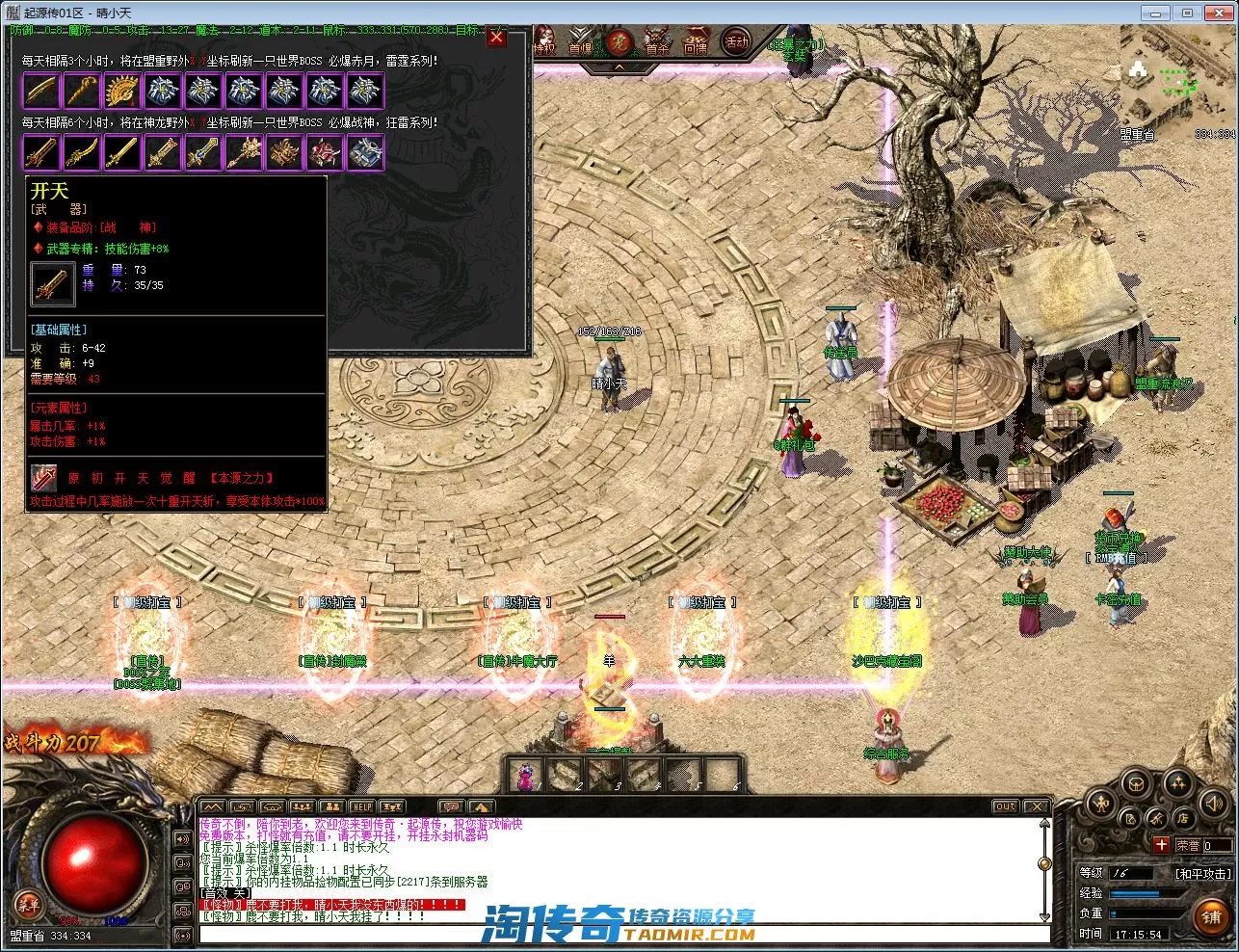This screenshot has width=1239, height=952.
Task: Open the 回馈 rewards icon
Action: tap(695, 43)
